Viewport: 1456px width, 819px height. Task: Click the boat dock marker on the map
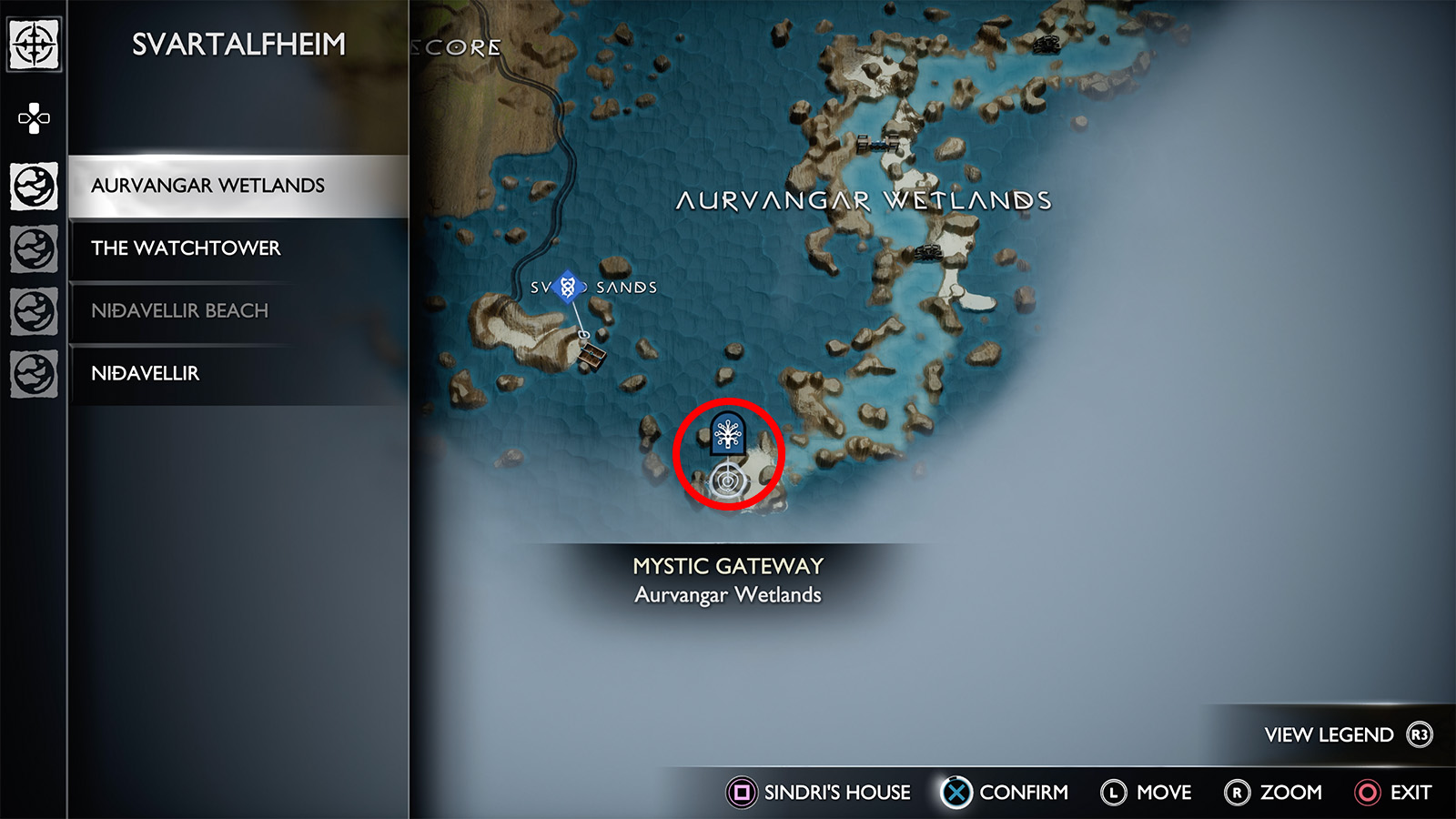click(x=591, y=356)
